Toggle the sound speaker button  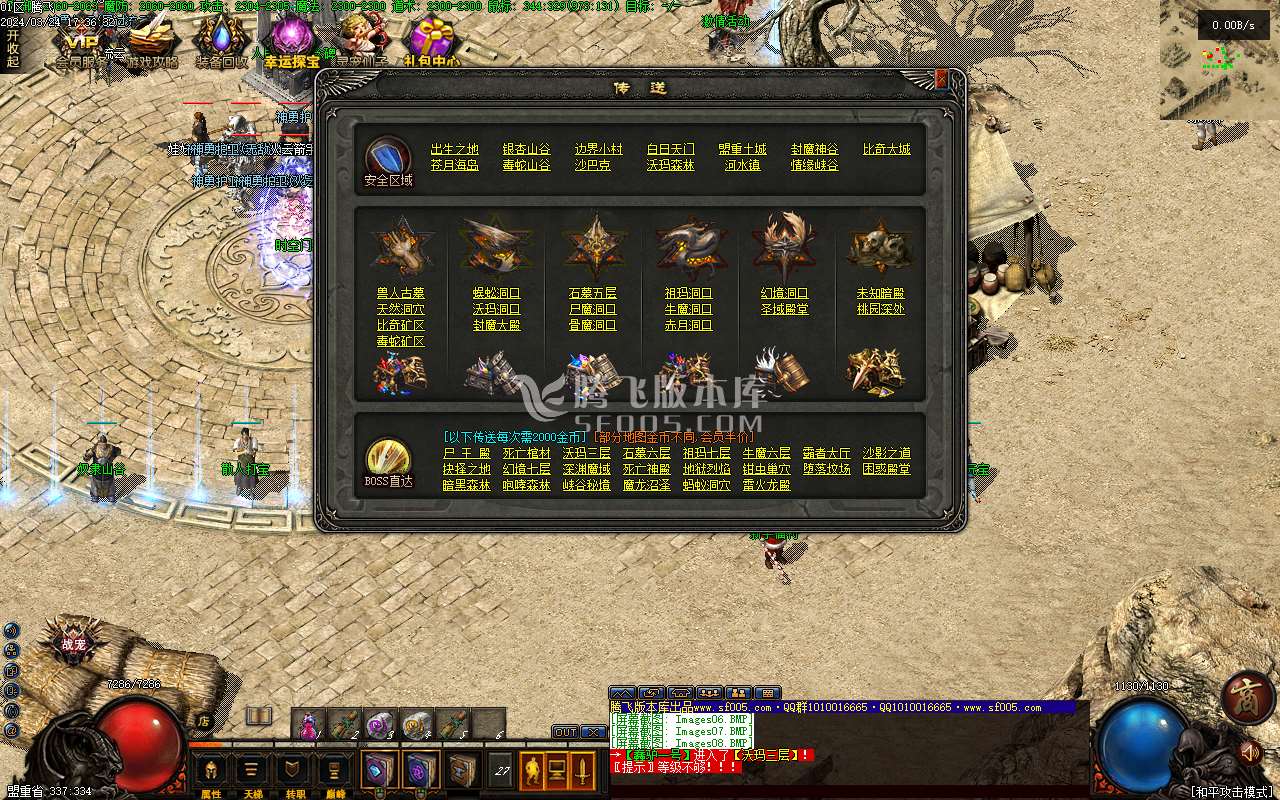pos(1248,751)
